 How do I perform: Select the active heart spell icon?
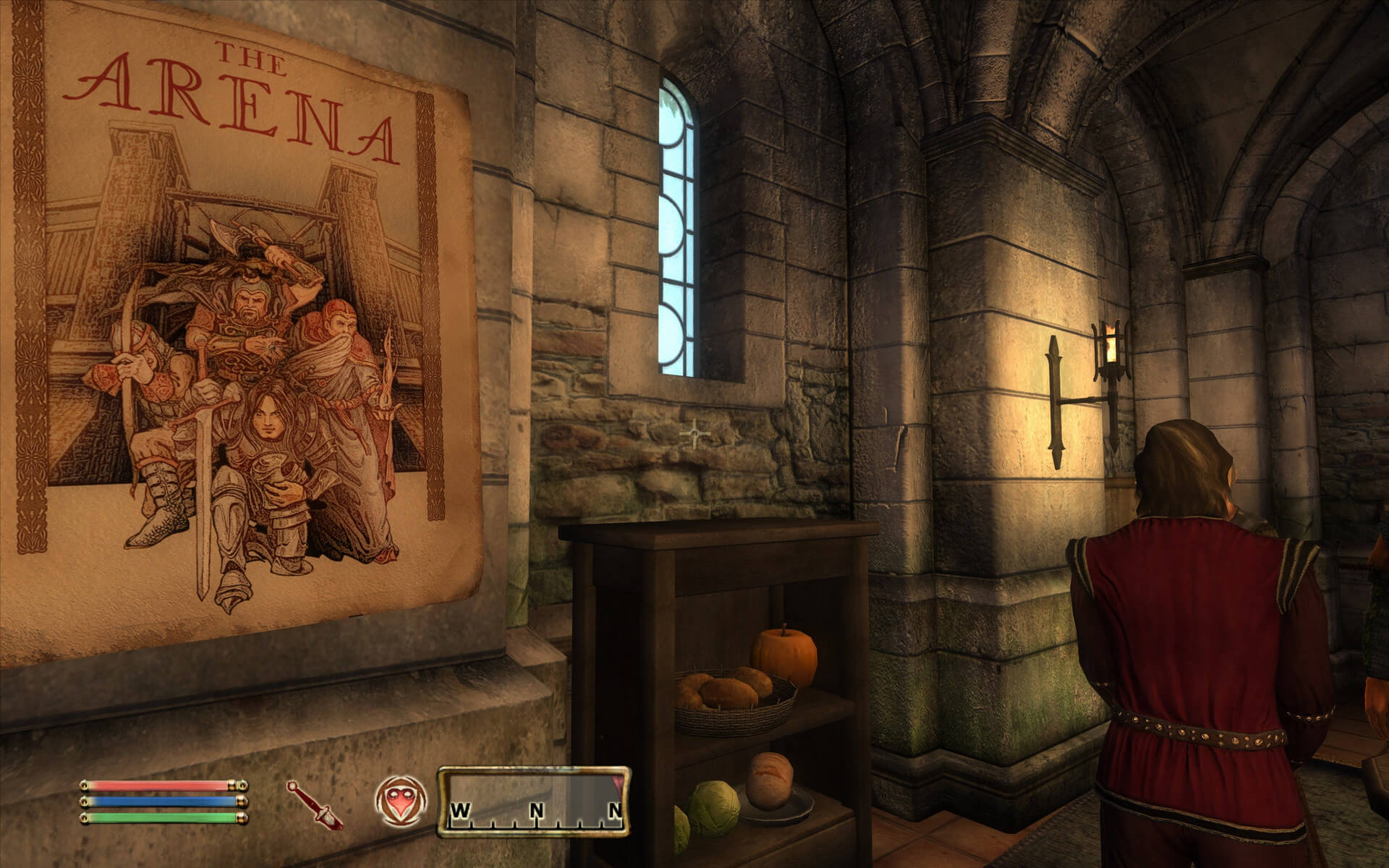[399, 803]
